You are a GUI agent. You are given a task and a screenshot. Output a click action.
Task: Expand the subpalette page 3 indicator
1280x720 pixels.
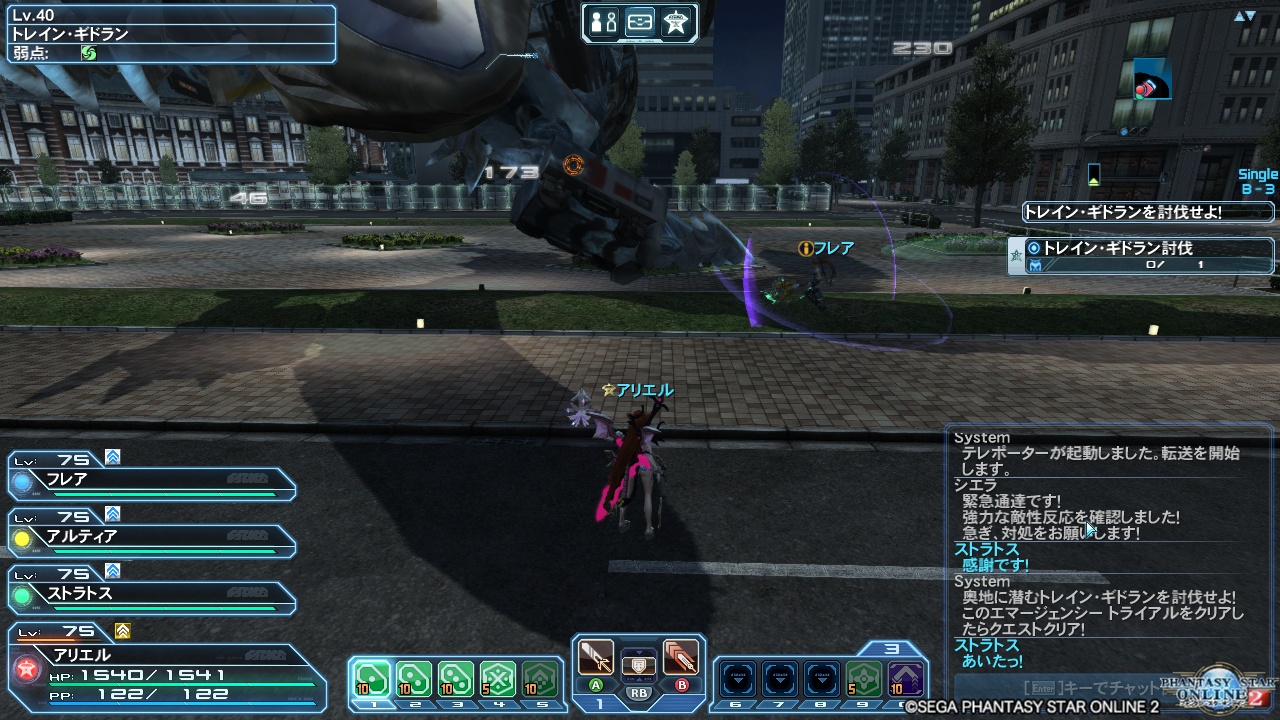893,648
